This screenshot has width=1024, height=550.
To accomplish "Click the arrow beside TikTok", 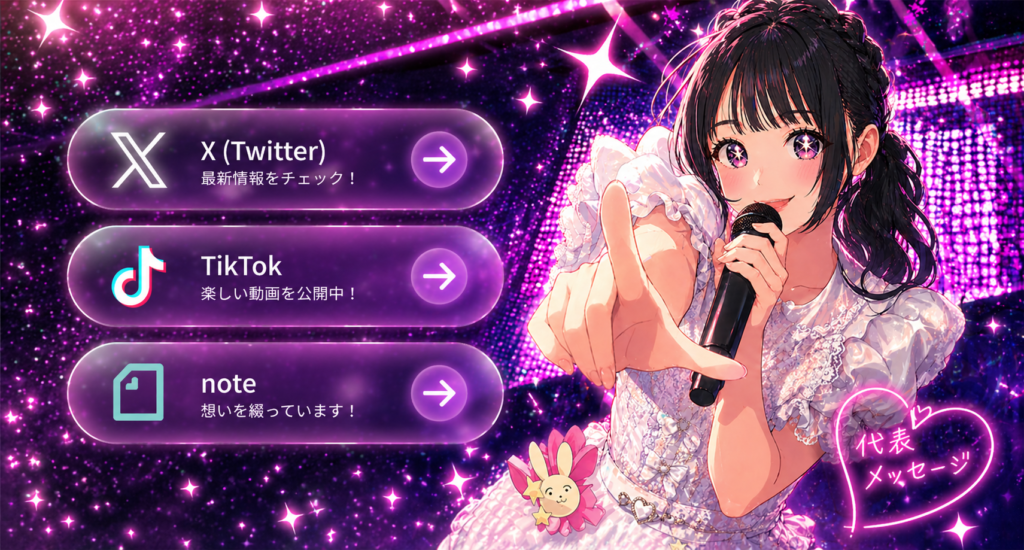I will 439,276.
